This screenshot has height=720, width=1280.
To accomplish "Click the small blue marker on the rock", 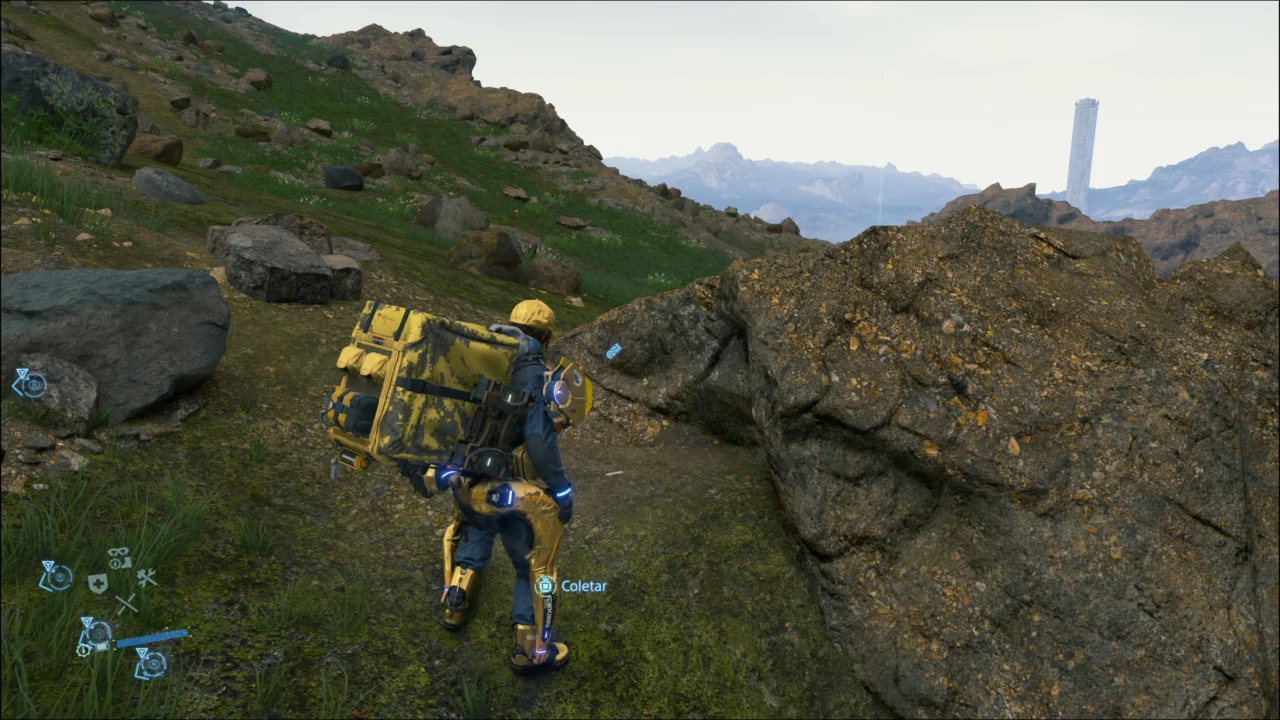I will 613,351.
